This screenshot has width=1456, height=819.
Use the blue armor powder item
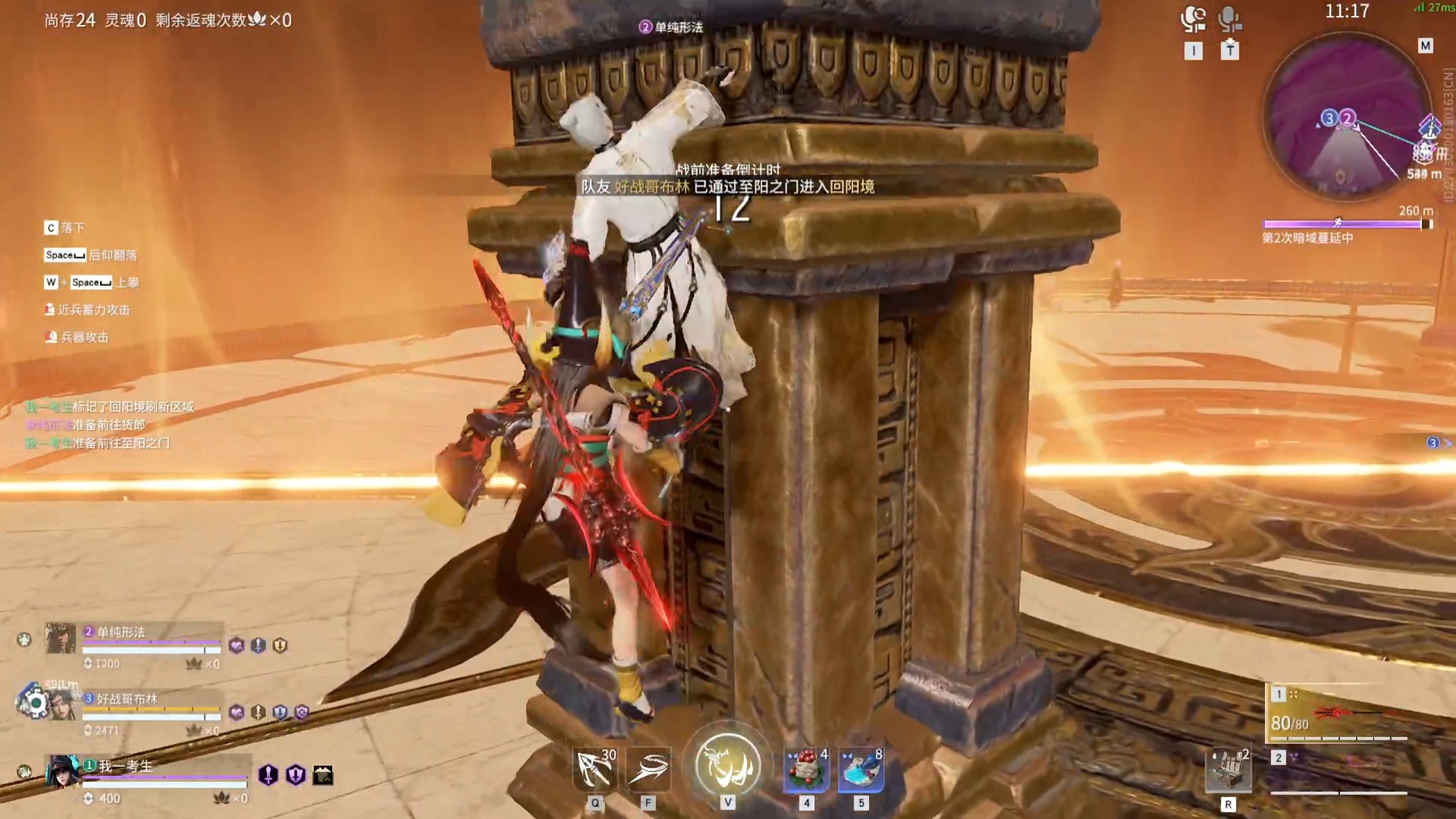861,769
